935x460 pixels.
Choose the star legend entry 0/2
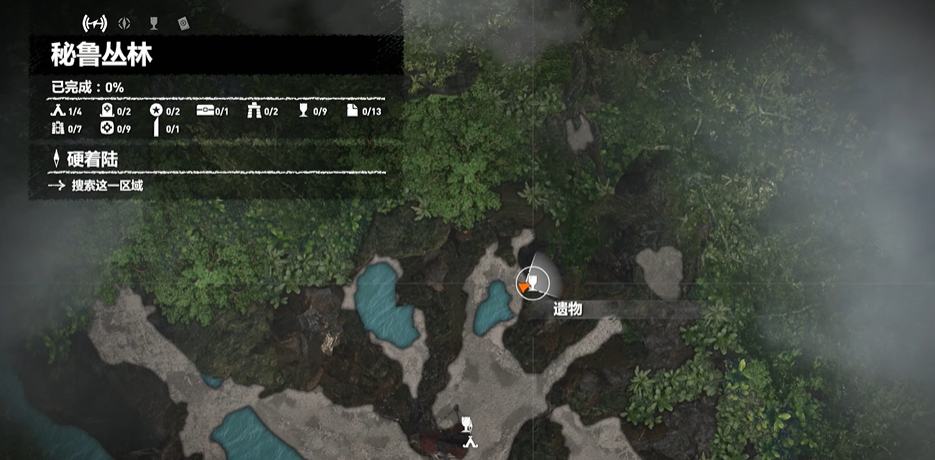point(165,111)
